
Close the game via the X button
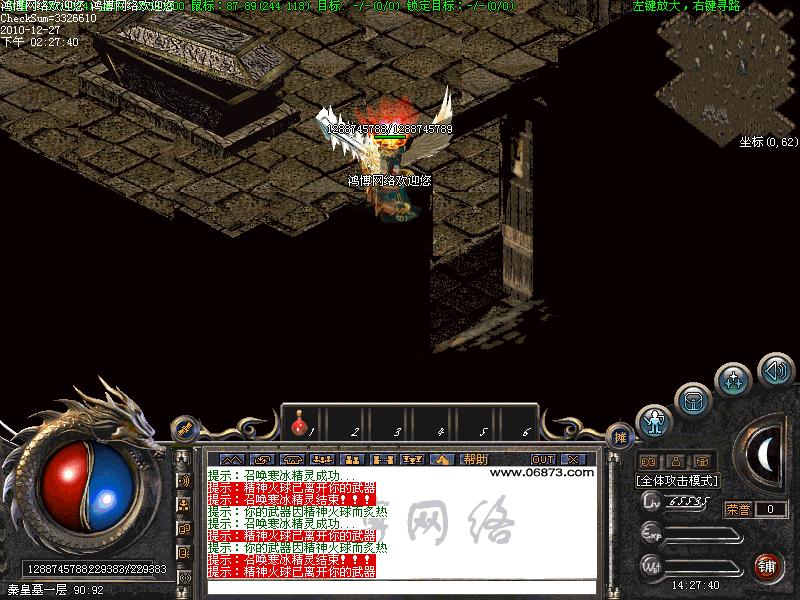click(x=573, y=459)
